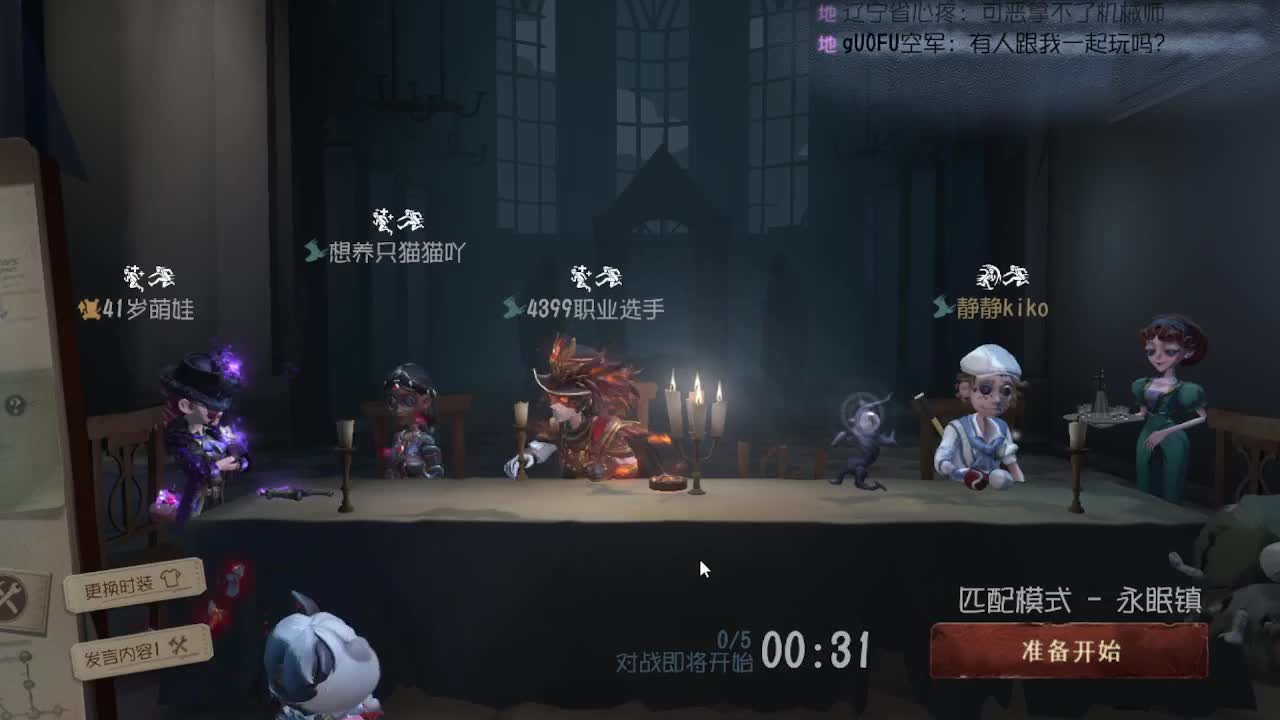
Task: Select the gold tier badge before 41岁萌娃
Action: [x=92, y=310]
